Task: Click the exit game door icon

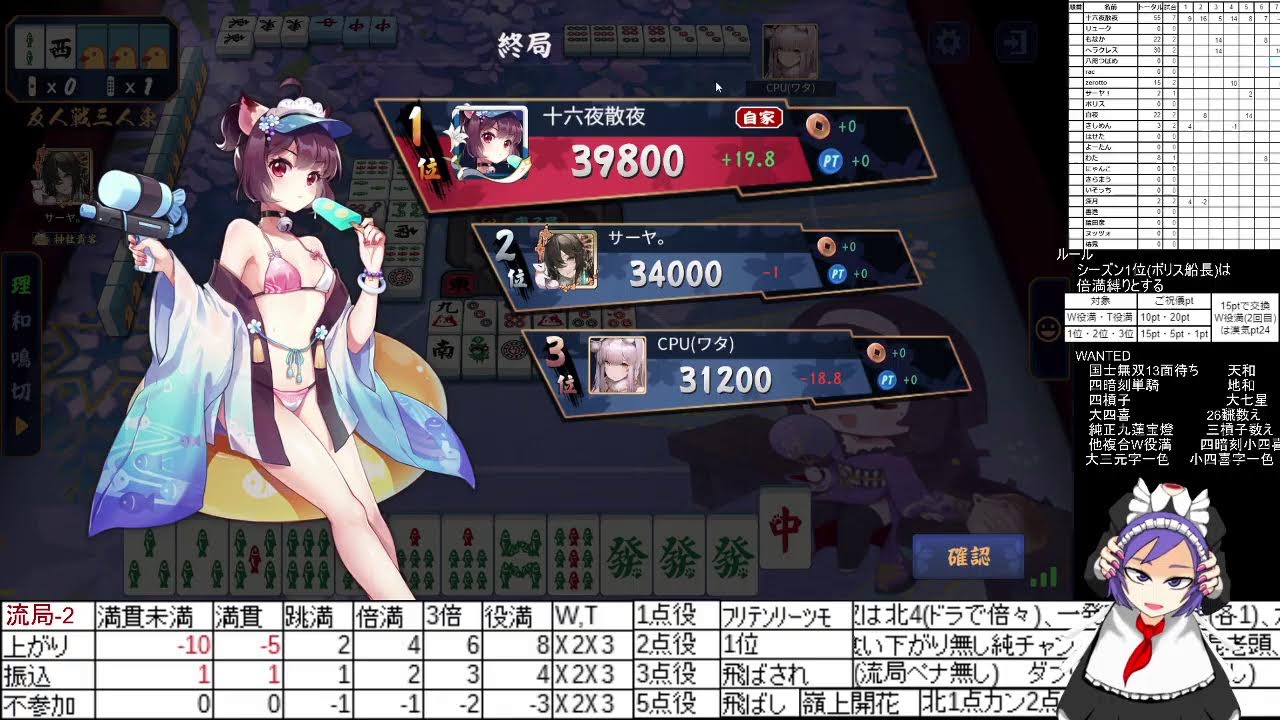Action: click(x=1017, y=39)
